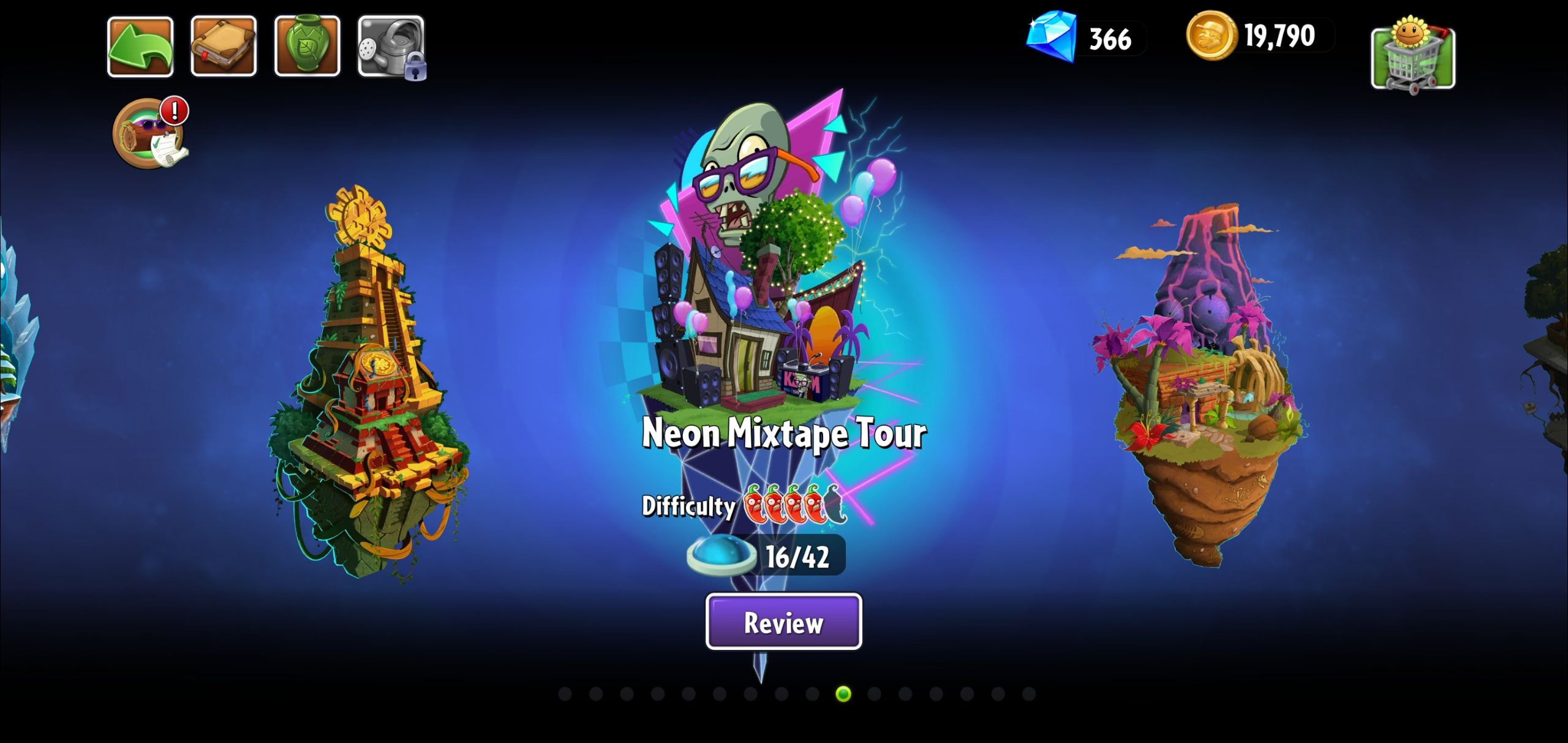Screen dimensions: 1568x743
Task: Click the gold coin currency icon
Action: (1210, 36)
